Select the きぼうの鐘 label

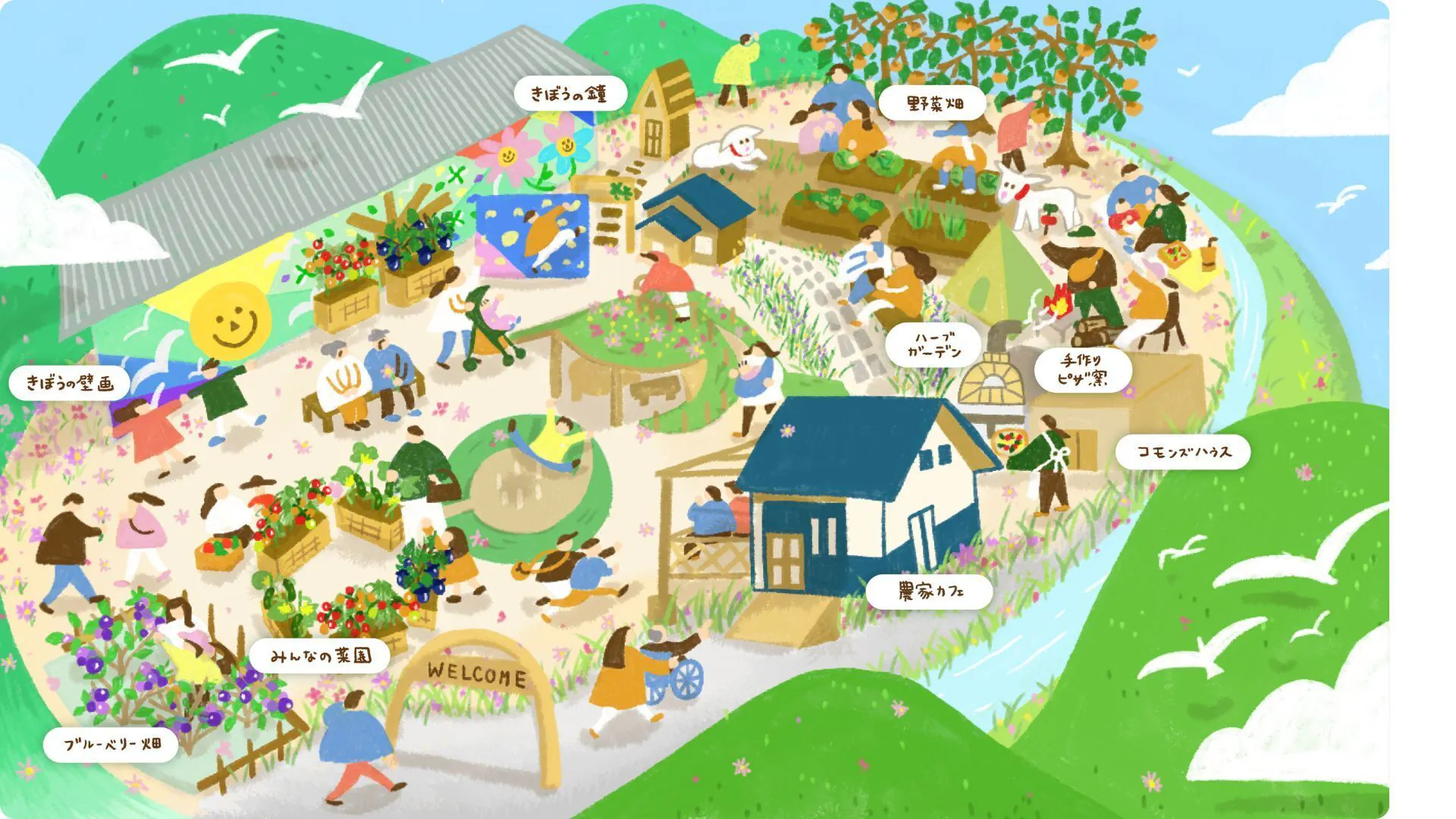pos(570,94)
